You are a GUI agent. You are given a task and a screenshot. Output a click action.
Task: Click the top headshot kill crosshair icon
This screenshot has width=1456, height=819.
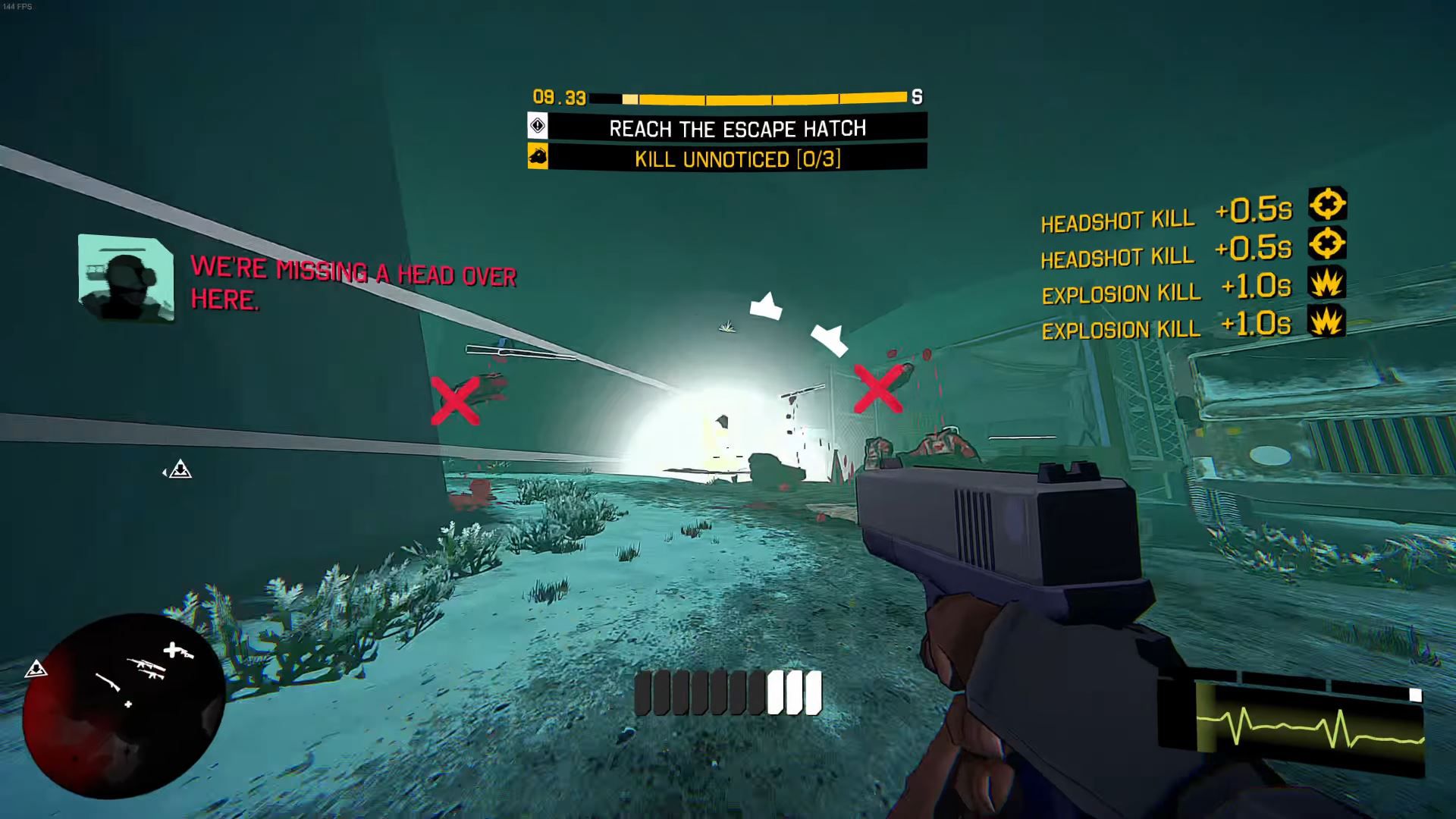(1327, 205)
